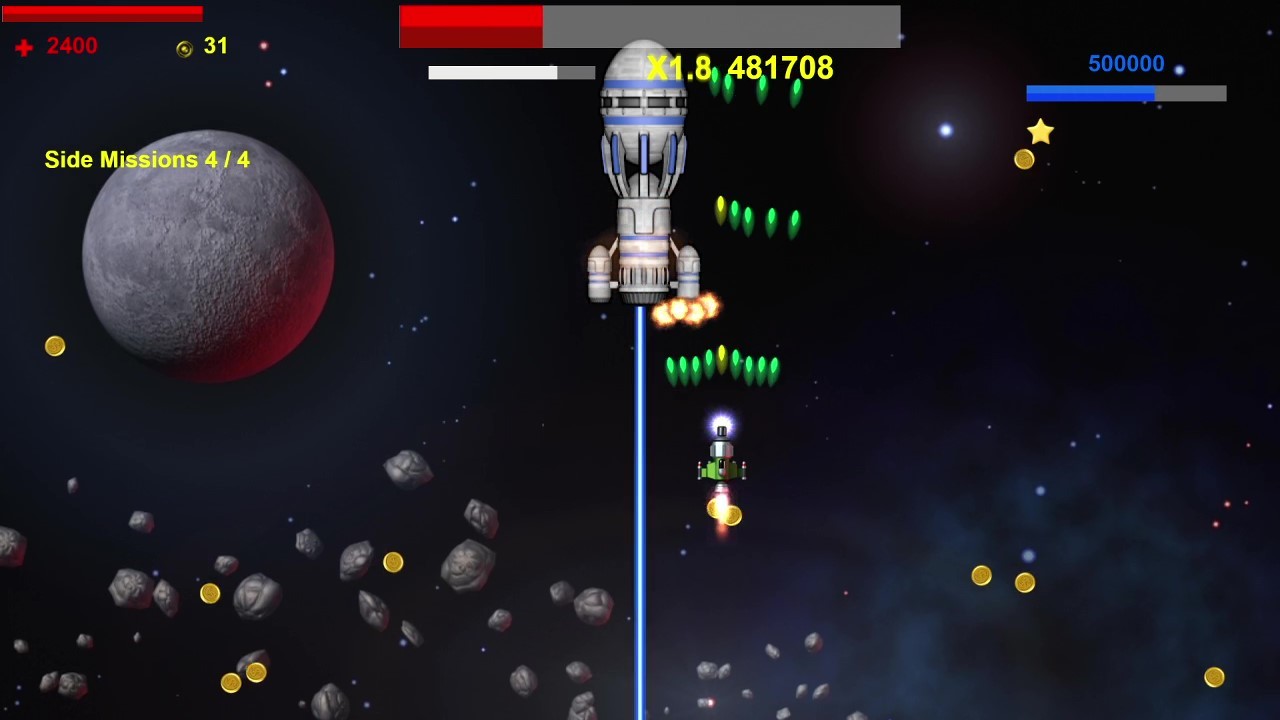
Task: Click the boss health bar at top center
Action: coord(650,26)
